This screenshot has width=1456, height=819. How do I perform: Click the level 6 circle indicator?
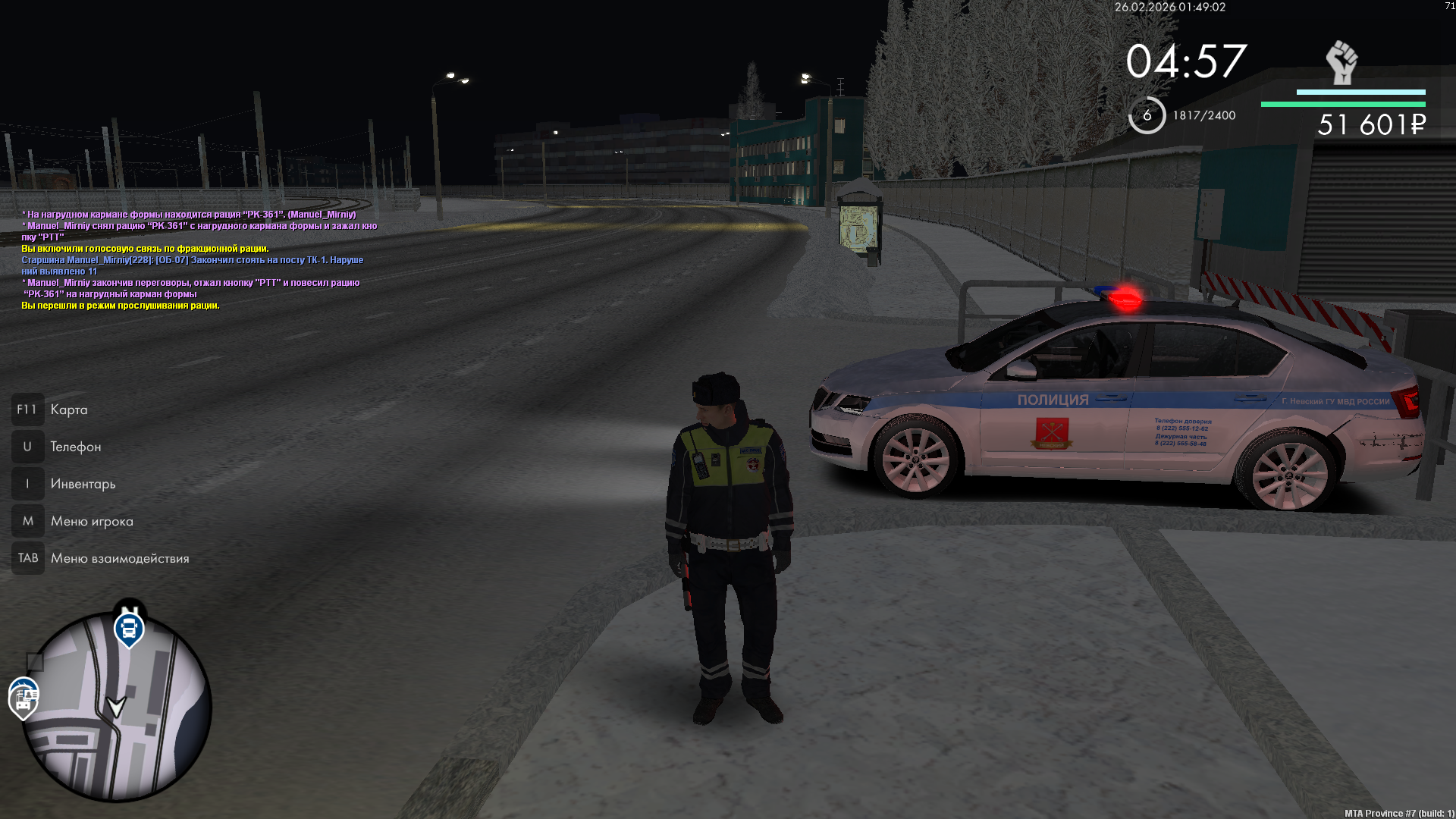1147,115
